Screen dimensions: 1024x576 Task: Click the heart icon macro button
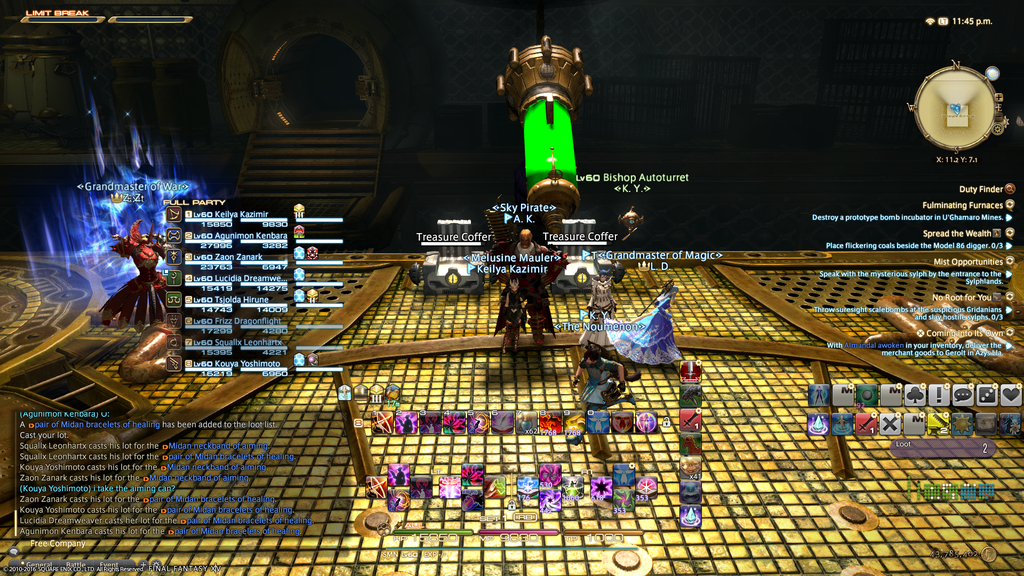pos(1011,395)
